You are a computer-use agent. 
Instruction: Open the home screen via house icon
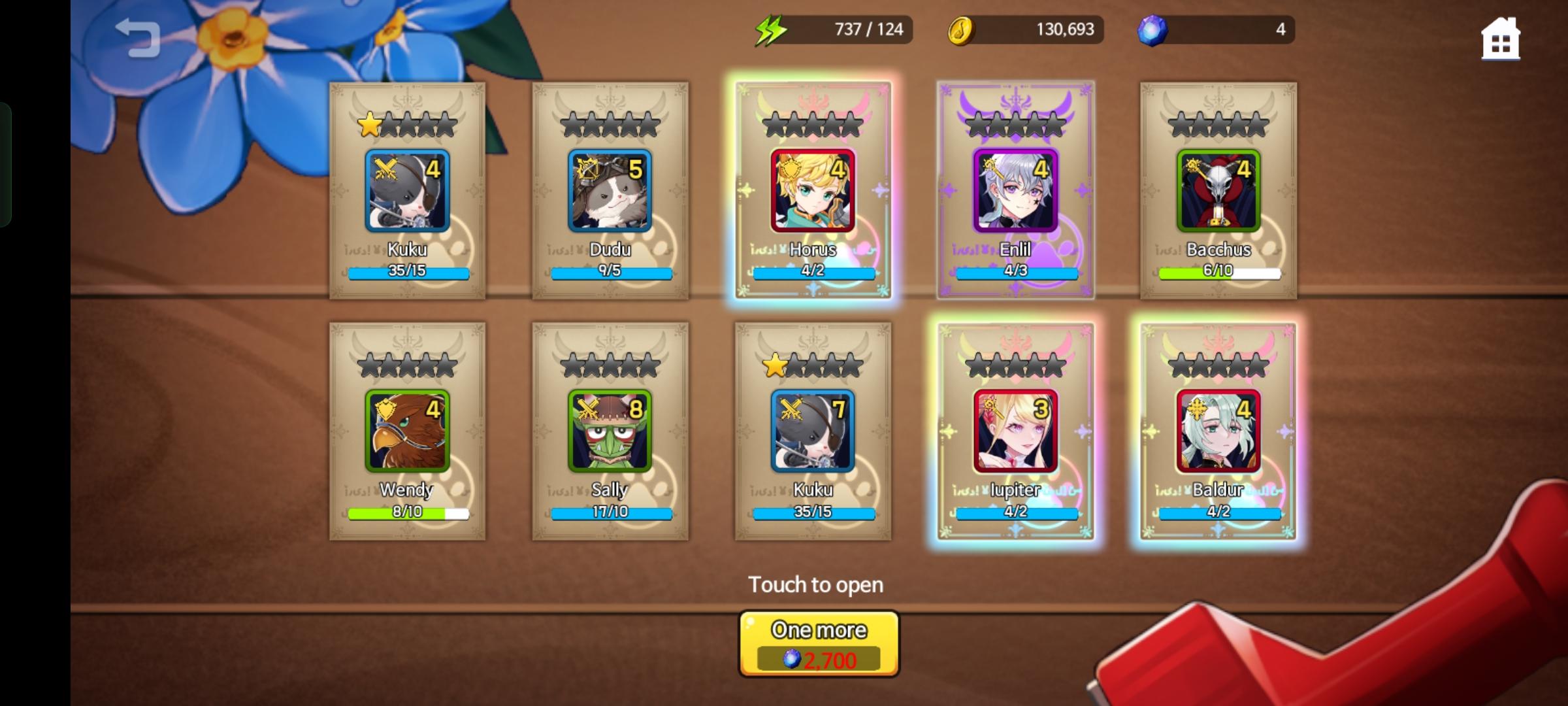[1501, 41]
